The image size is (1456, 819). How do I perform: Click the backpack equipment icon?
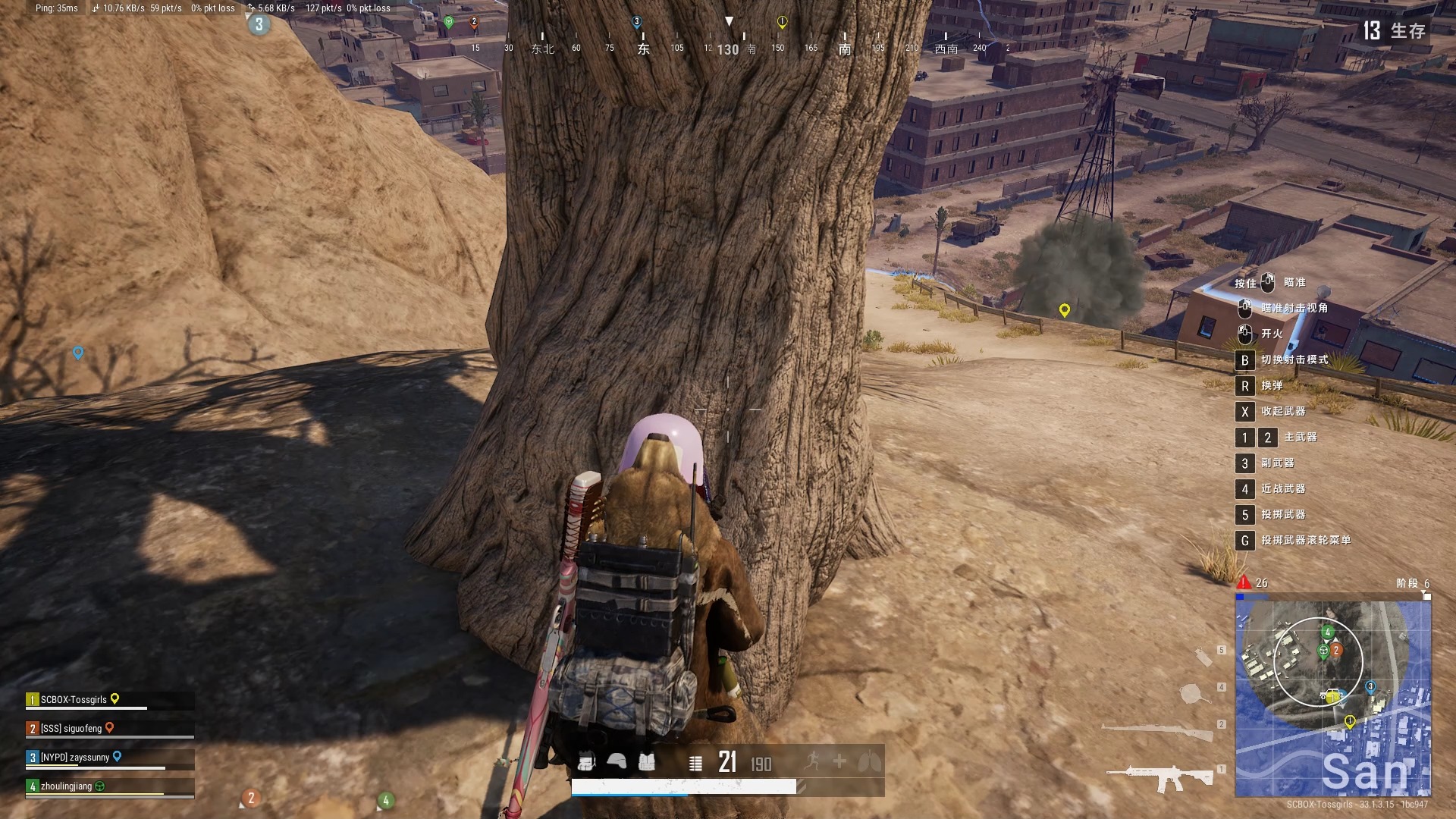586,761
